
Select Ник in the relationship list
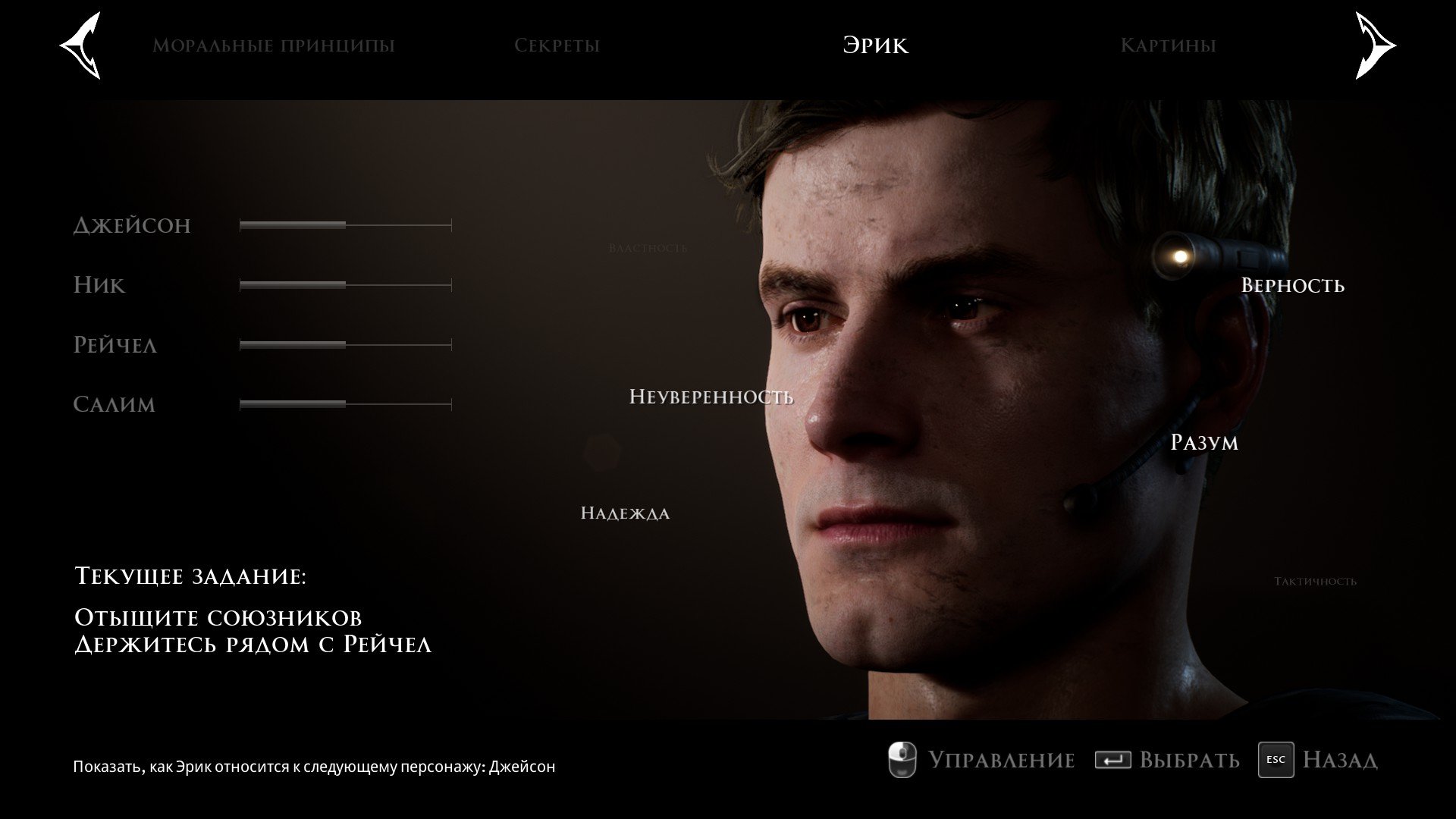[99, 285]
